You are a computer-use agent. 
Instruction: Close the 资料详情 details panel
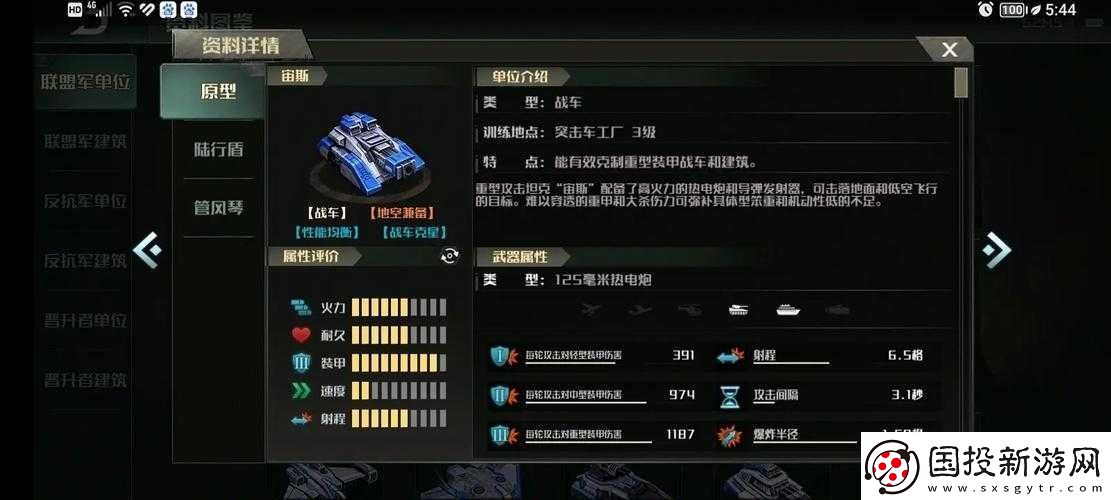point(949,49)
